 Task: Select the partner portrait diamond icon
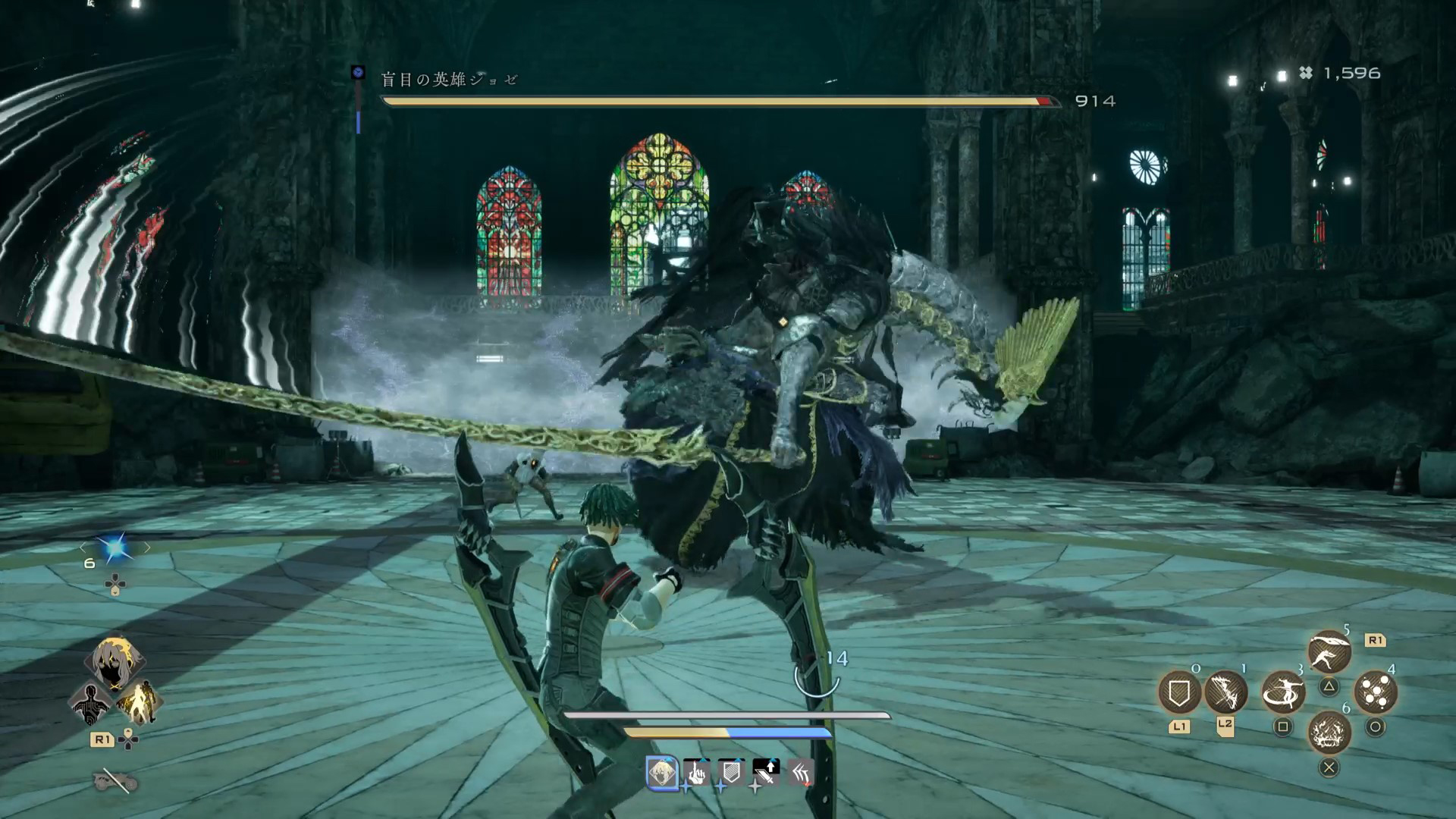click(115, 661)
